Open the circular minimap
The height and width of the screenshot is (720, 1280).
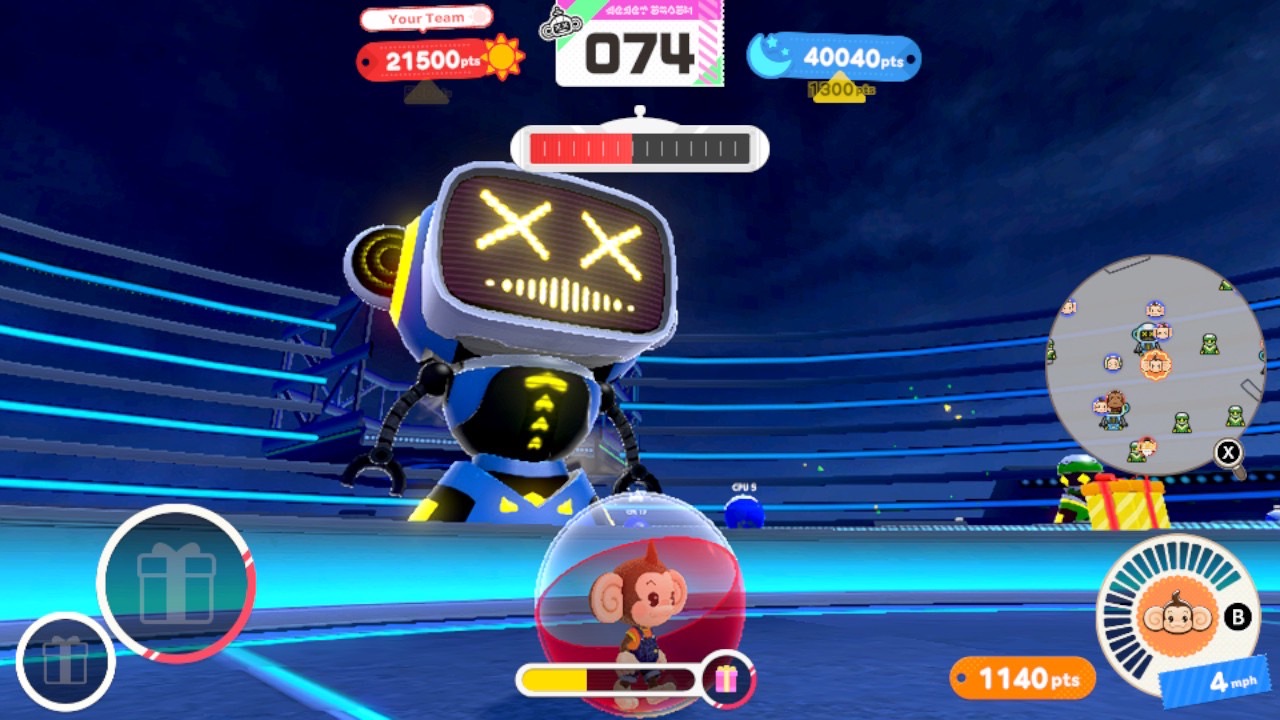click(x=1155, y=365)
